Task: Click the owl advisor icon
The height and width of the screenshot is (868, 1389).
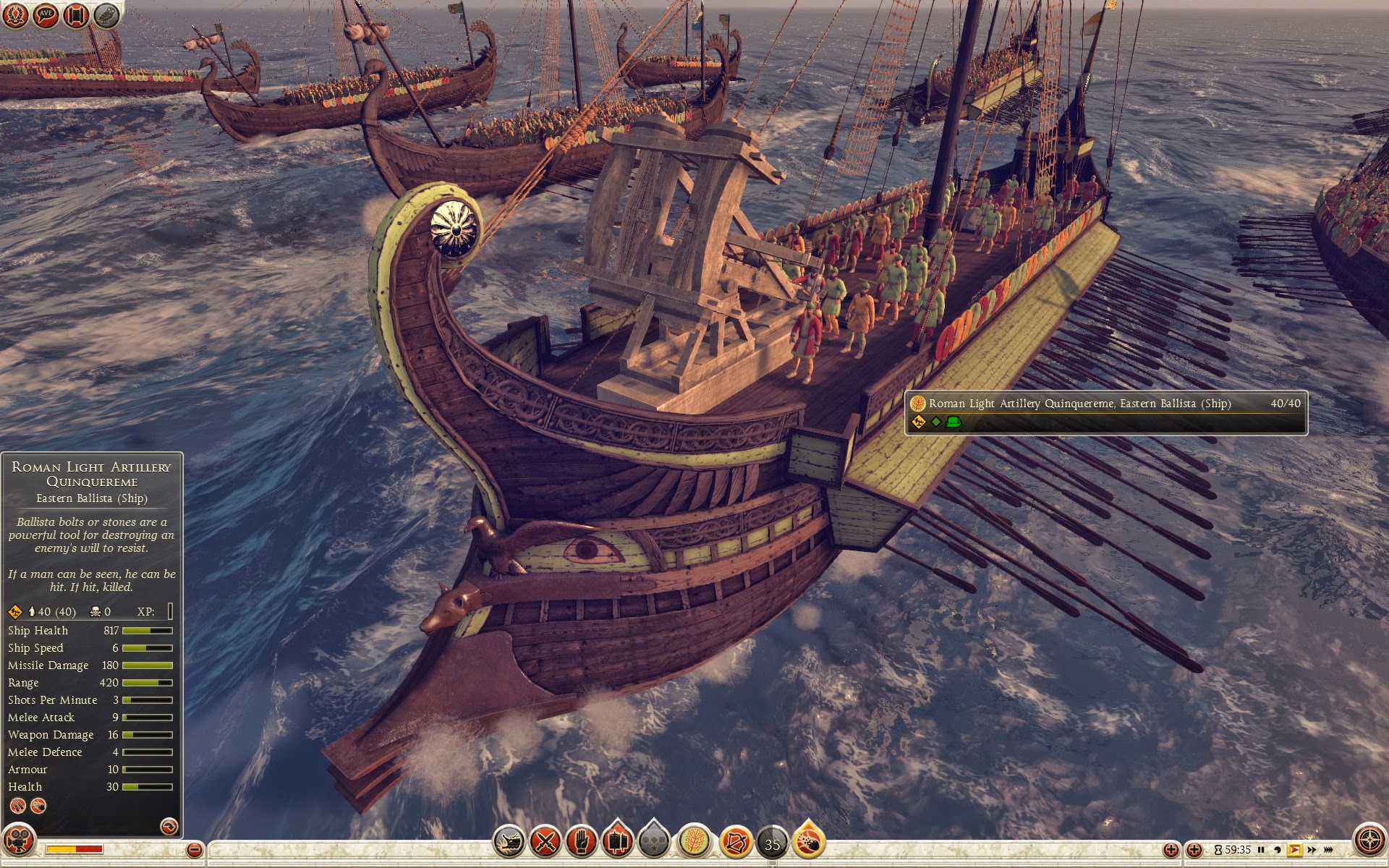Action: (x=106, y=14)
